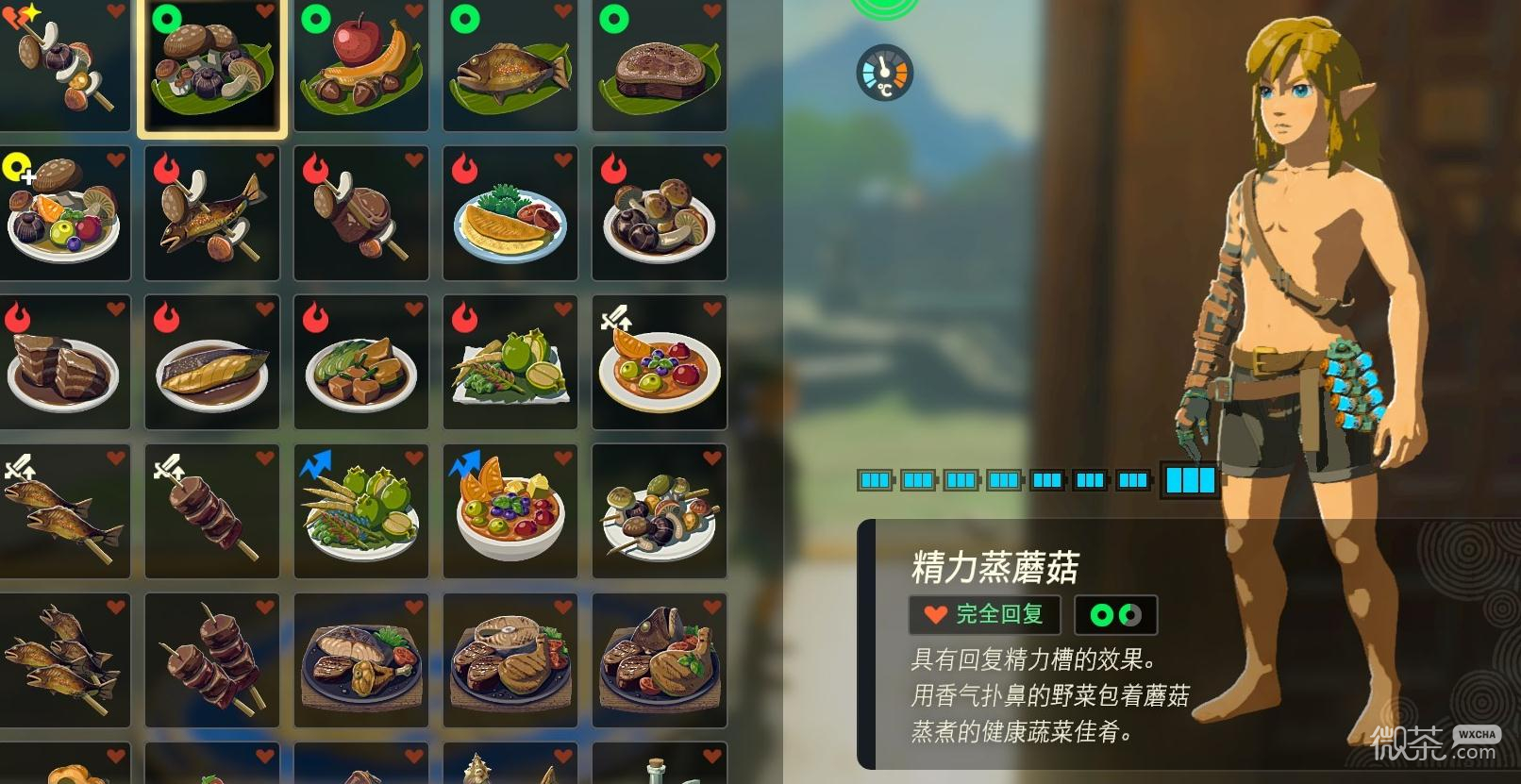Choose the spicy grilled fish fillet plate
Image resolution: width=1521 pixels, height=784 pixels.
coord(212,363)
